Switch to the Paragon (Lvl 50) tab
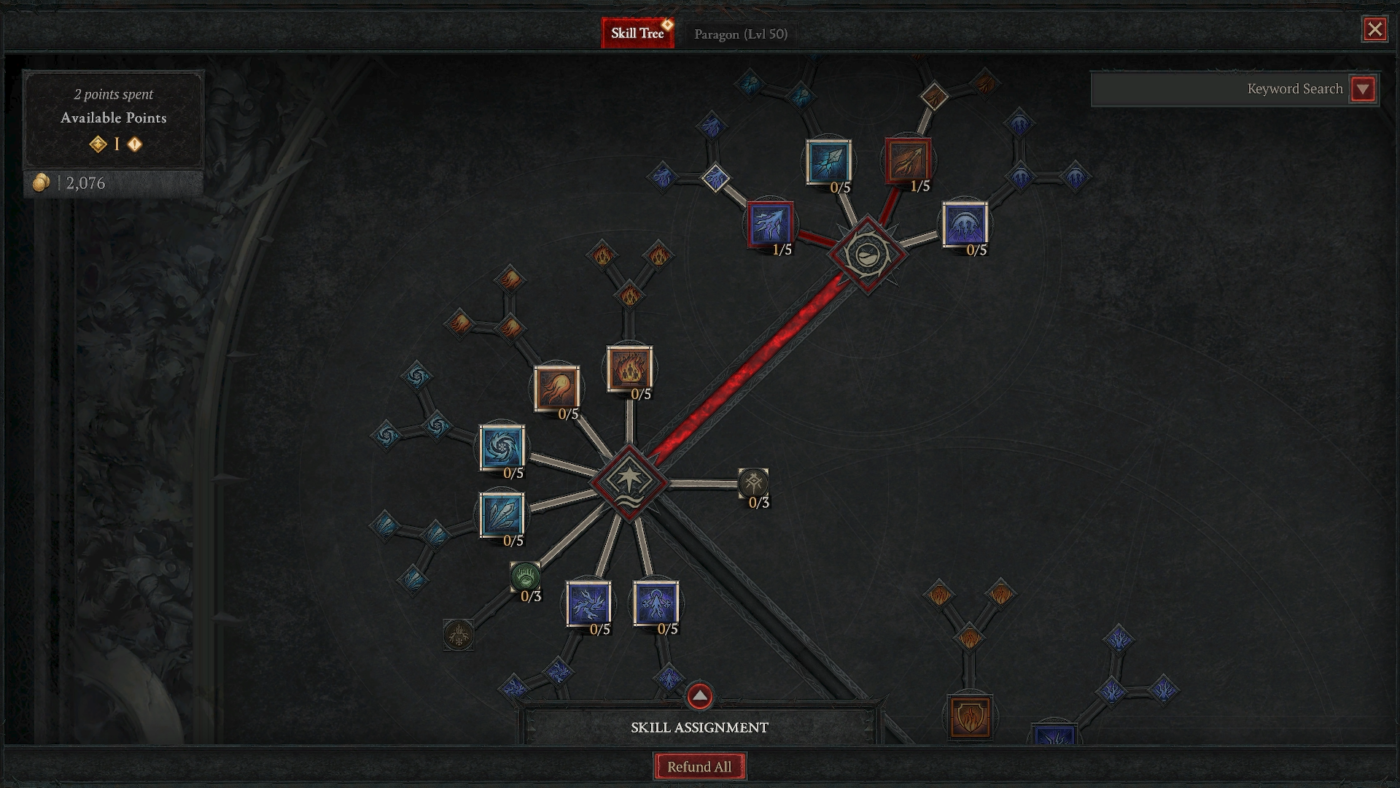 point(742,33)
